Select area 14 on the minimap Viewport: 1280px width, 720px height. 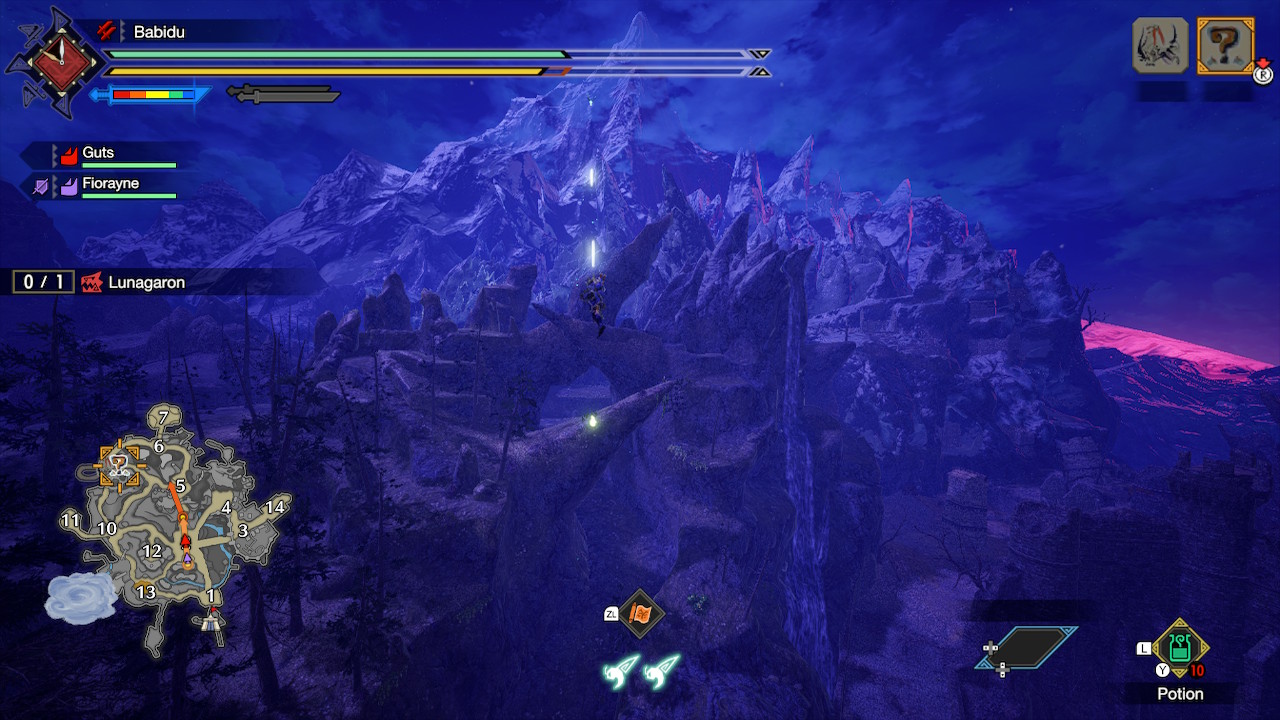pos(274,507)
